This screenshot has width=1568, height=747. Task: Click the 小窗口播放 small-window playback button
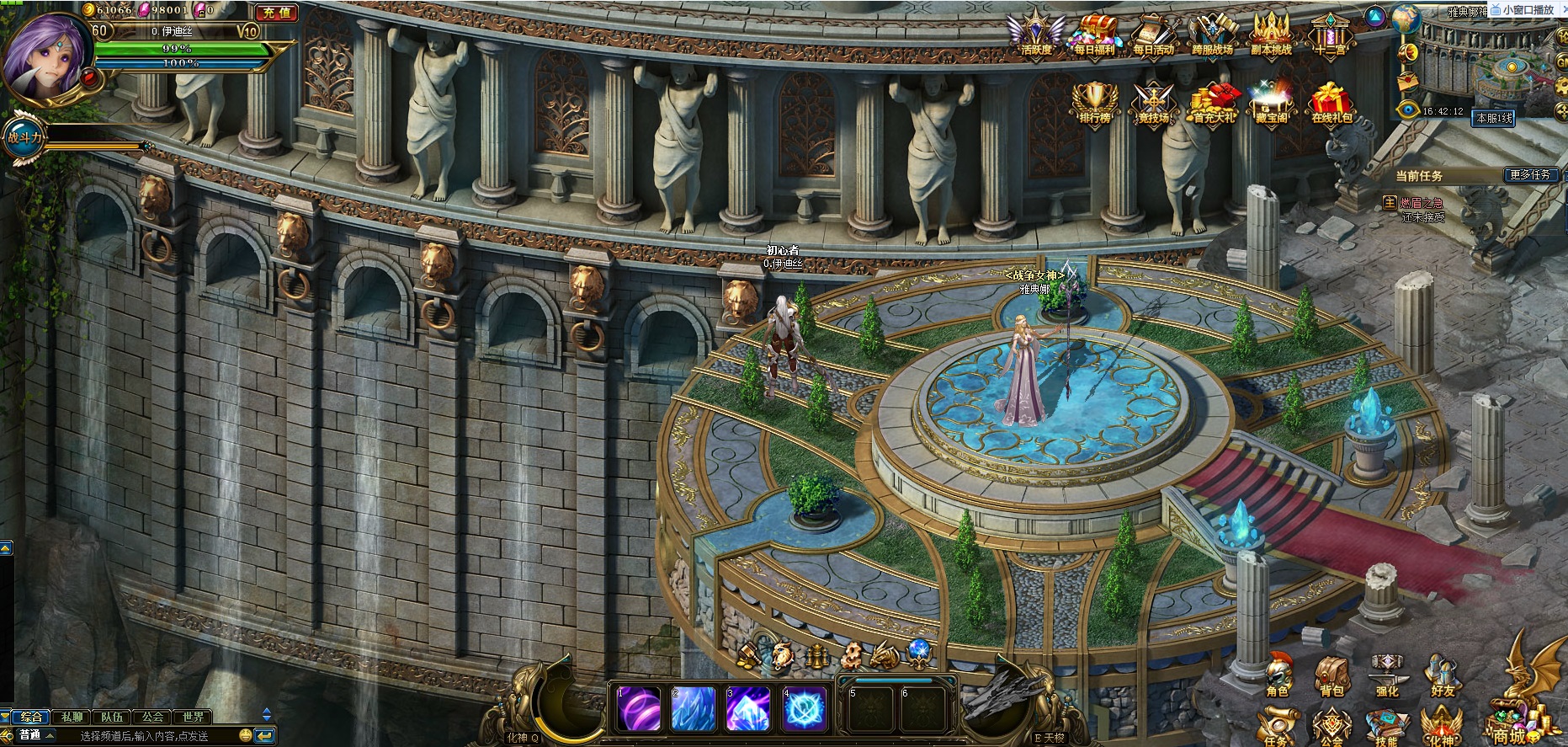1527,10
